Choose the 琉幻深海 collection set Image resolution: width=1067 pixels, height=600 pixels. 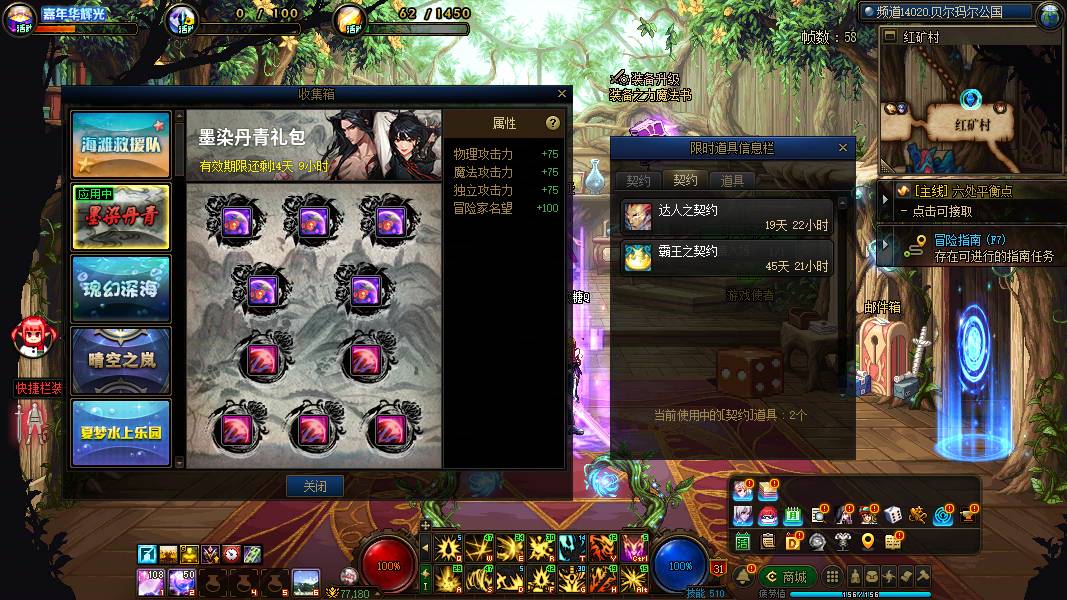click(121, 289)
